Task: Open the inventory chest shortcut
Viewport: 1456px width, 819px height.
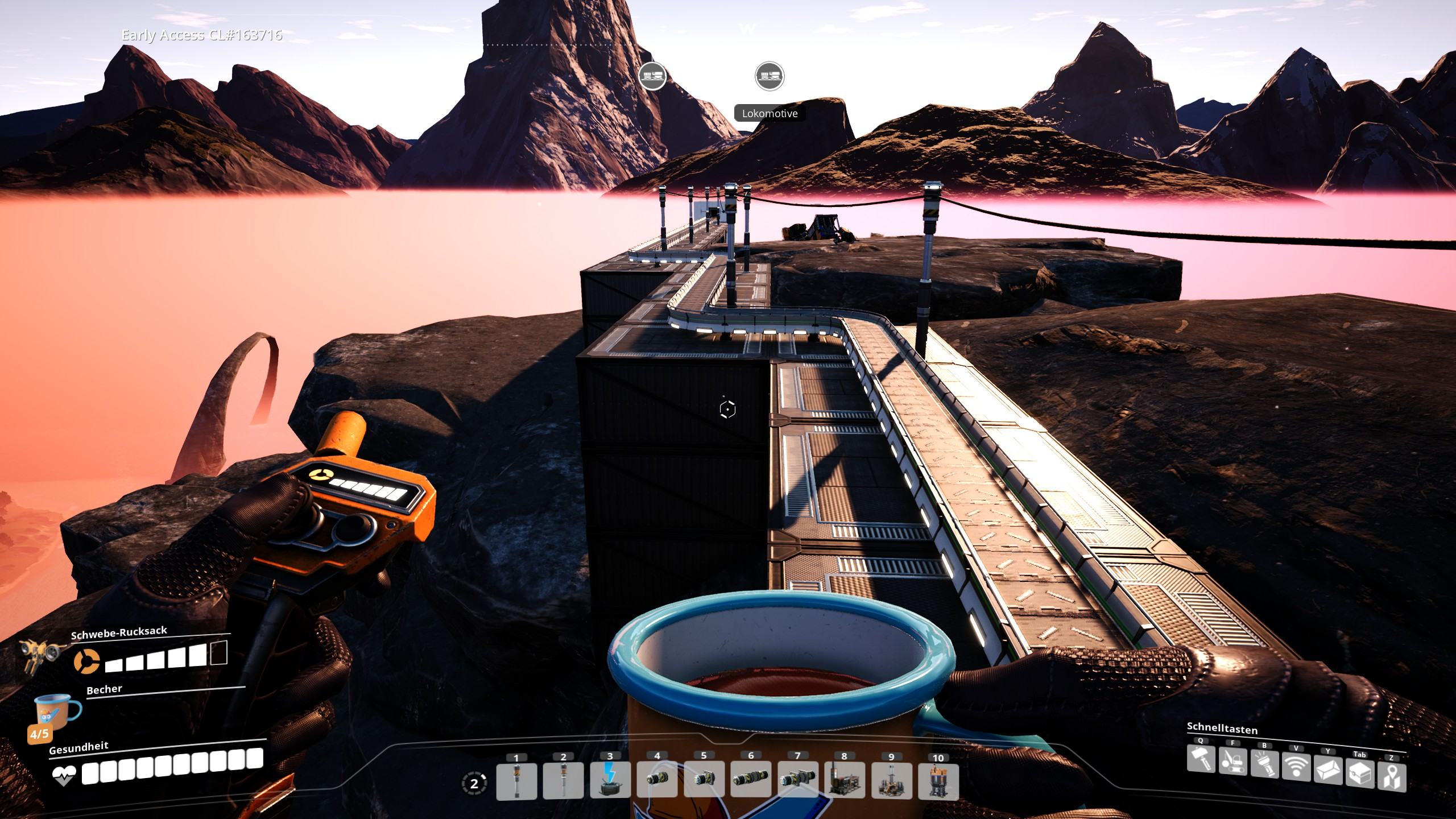Action: click(1359, 773)
